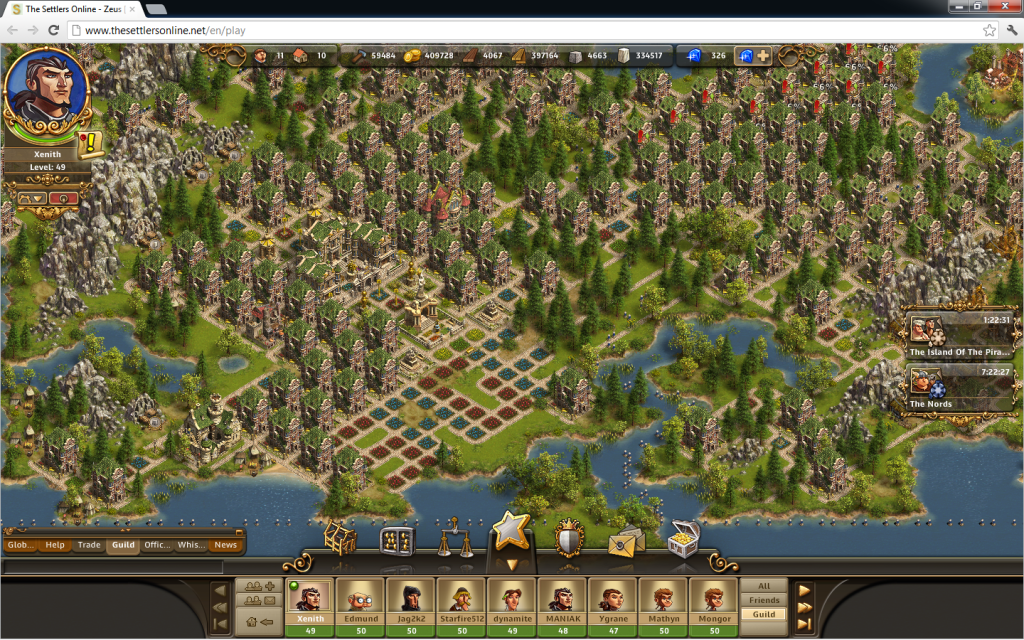The image size is (1024, 640).
Task: Select MANIAK in the friends bar
Action: coord(562,603)
